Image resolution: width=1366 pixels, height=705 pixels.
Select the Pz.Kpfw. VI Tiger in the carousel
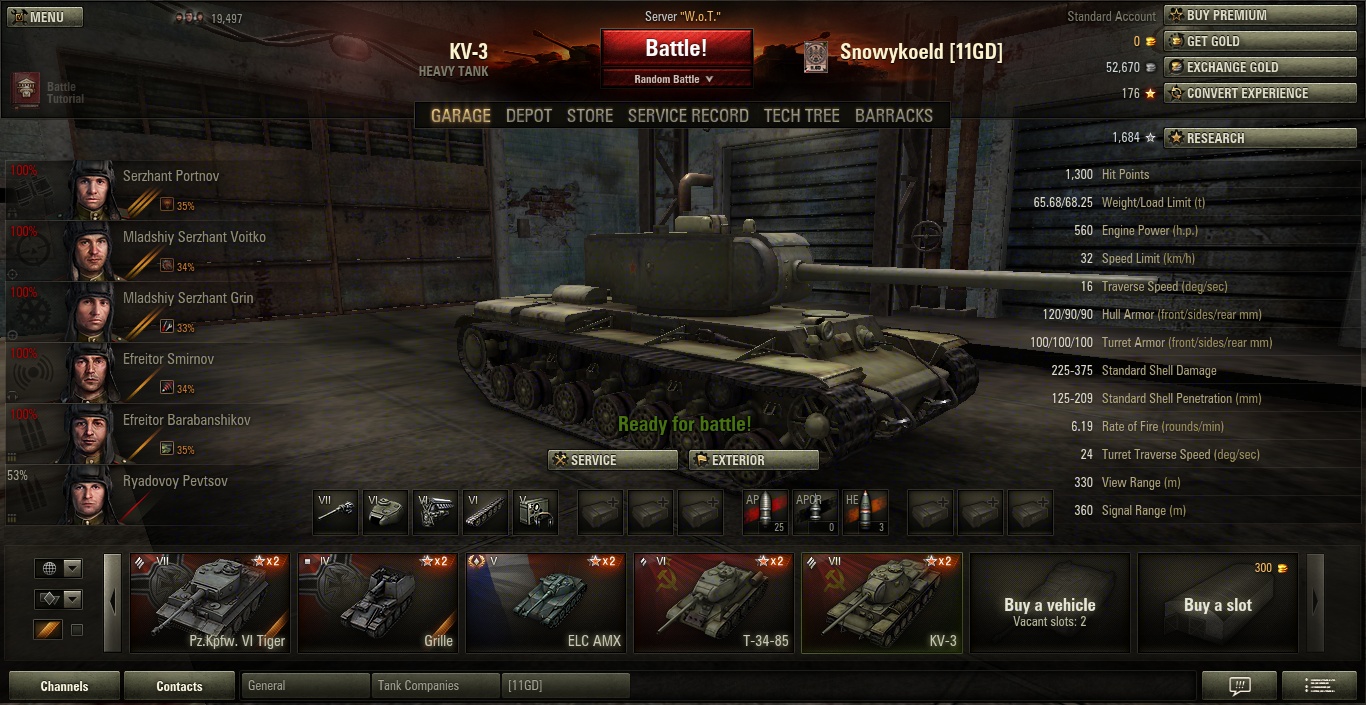point(210,602)
